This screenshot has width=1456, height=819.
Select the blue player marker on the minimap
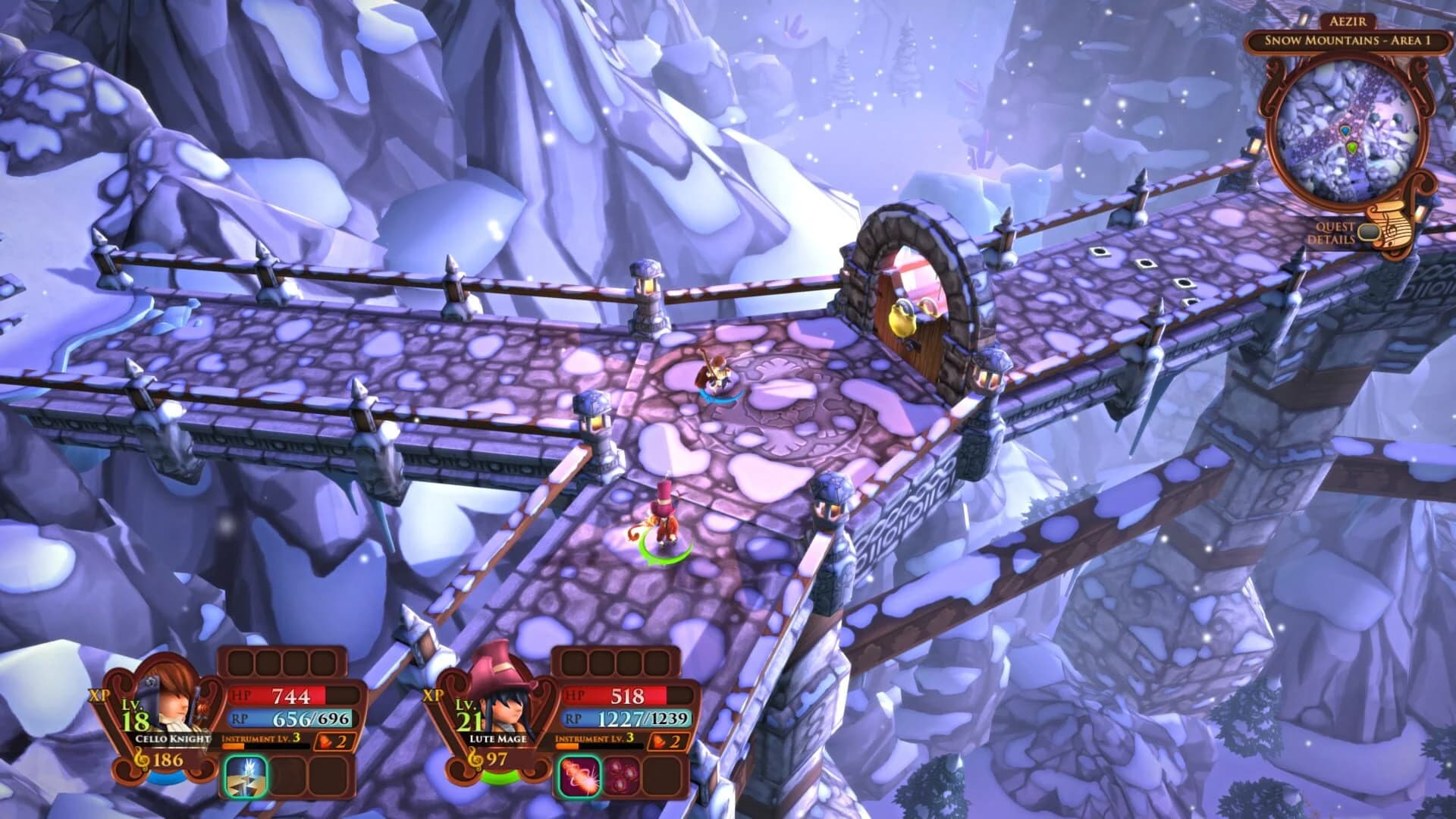coord(1345,131)
